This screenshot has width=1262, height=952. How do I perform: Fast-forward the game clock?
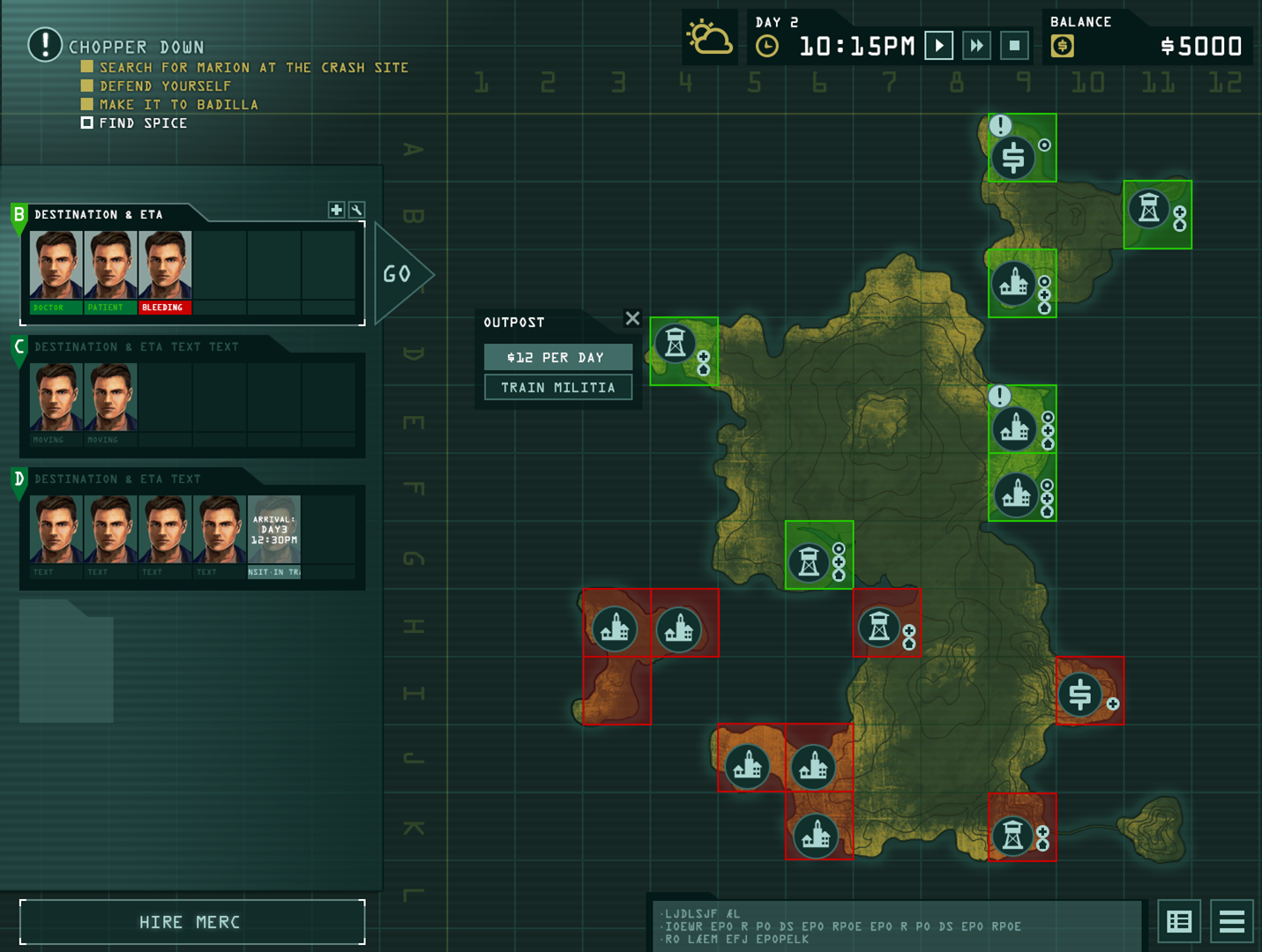pyautogui.click(x=977, y=46)
